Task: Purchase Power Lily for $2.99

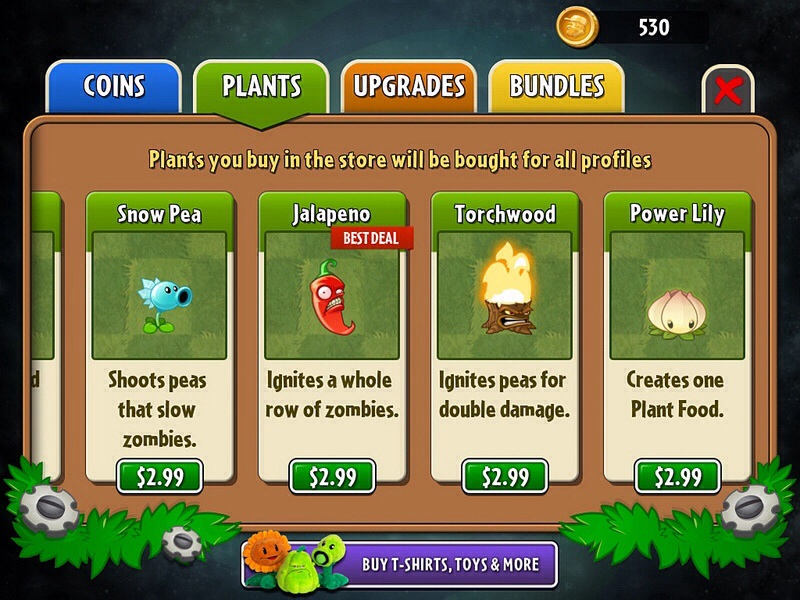Action: click(x=676, y=476)
